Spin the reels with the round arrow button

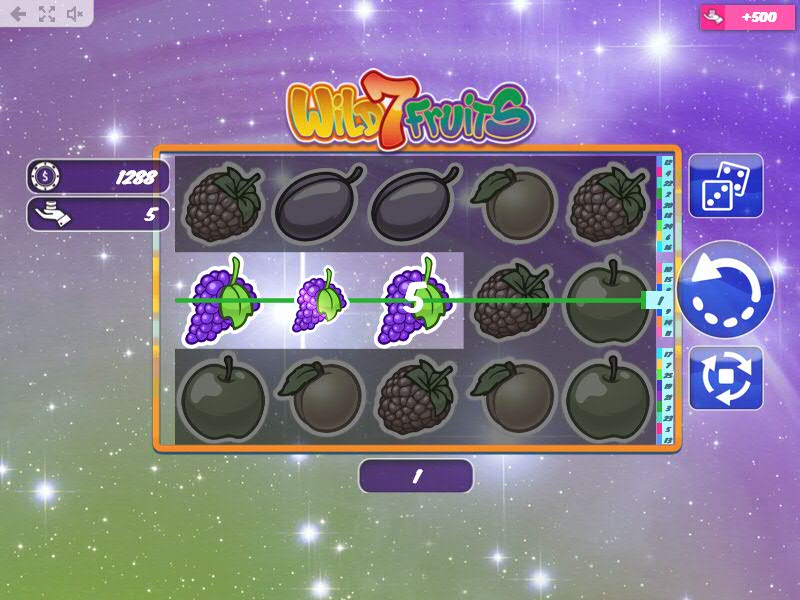pos(725,291)
